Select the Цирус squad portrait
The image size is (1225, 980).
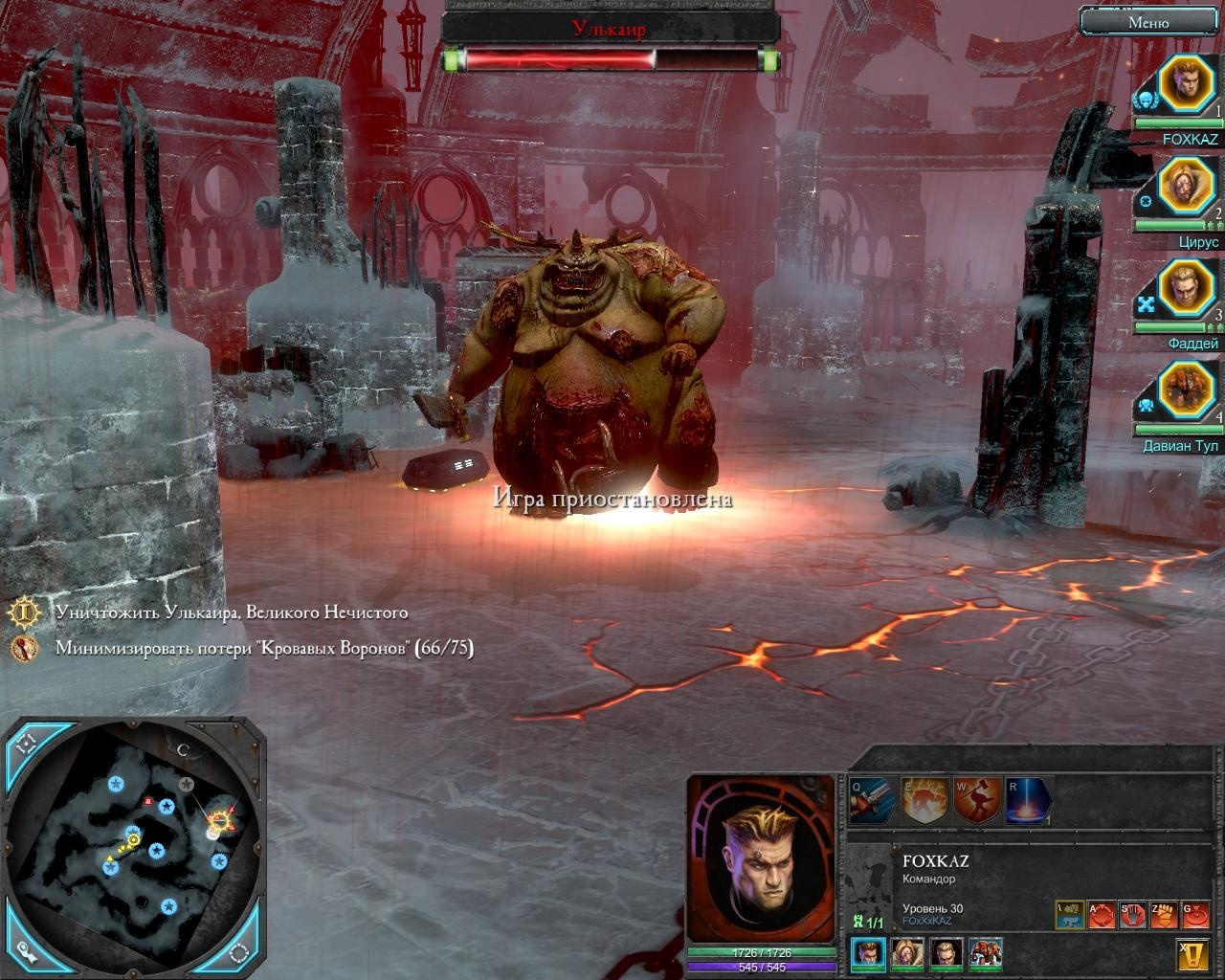click(x=1187, y=188)
